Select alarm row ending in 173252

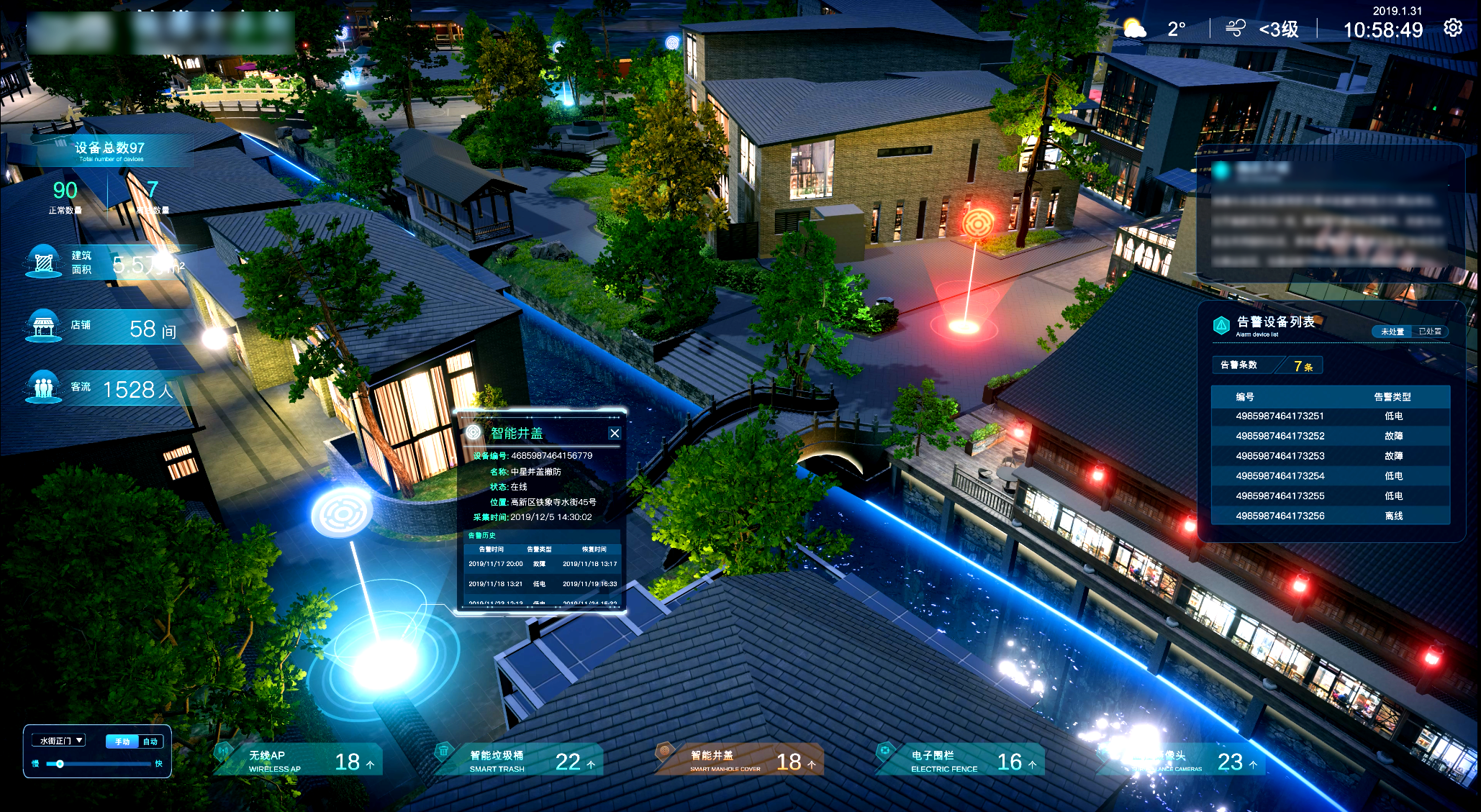click(1330, 436)
